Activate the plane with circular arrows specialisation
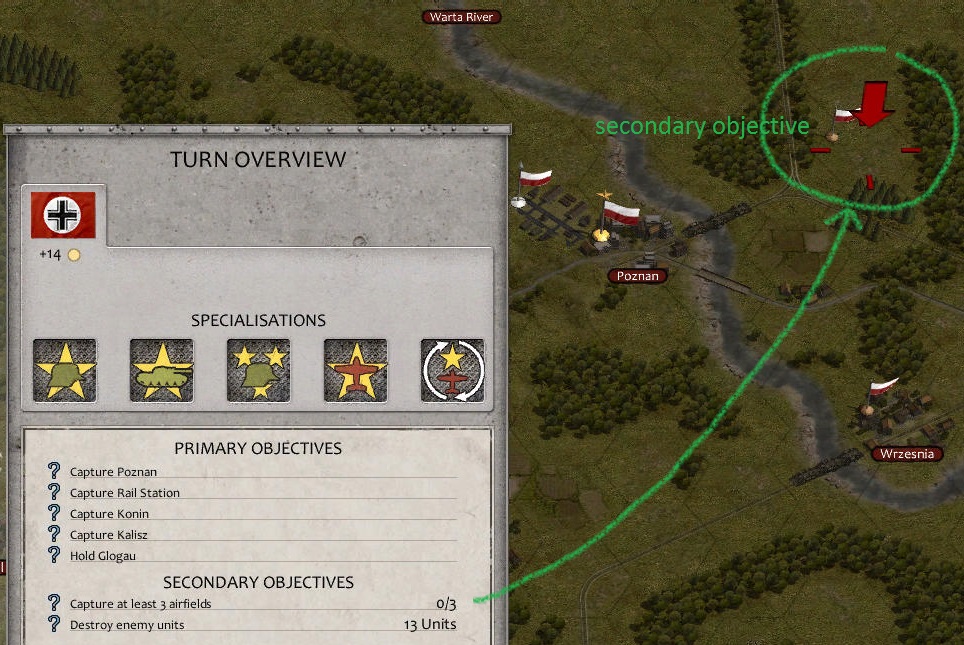 (x=452, y=371)
